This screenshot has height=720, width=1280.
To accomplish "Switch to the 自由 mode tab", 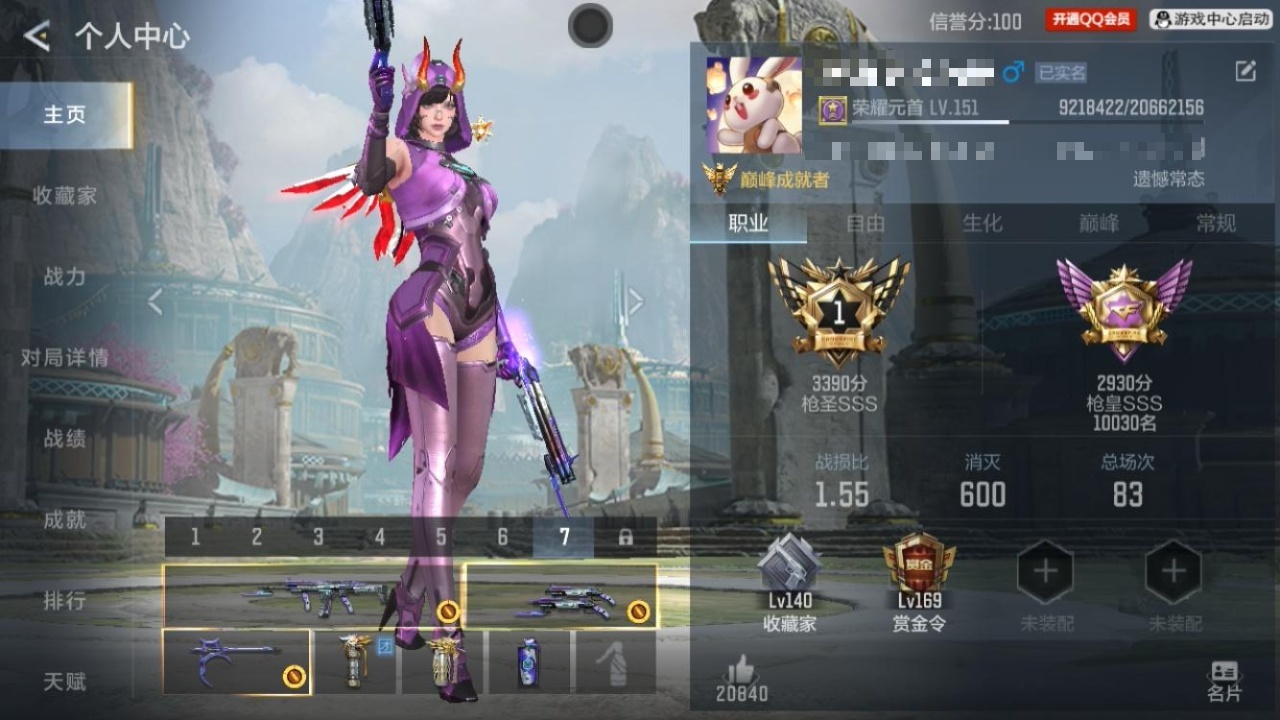I will [x=865, y=224].
